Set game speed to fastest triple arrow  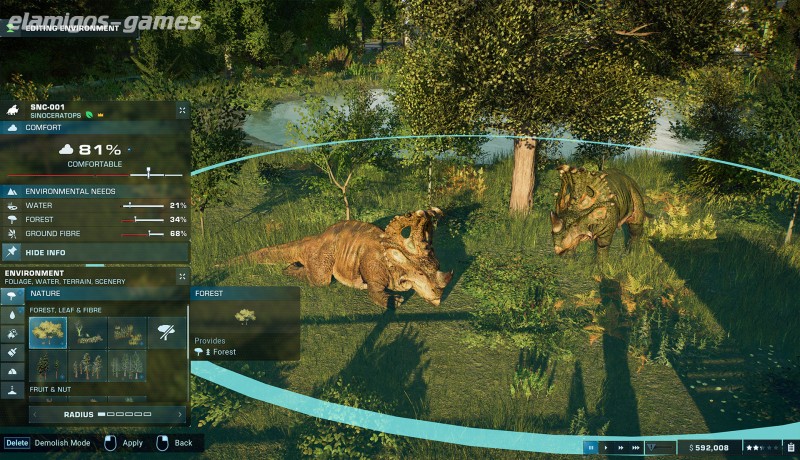point(636,448)
